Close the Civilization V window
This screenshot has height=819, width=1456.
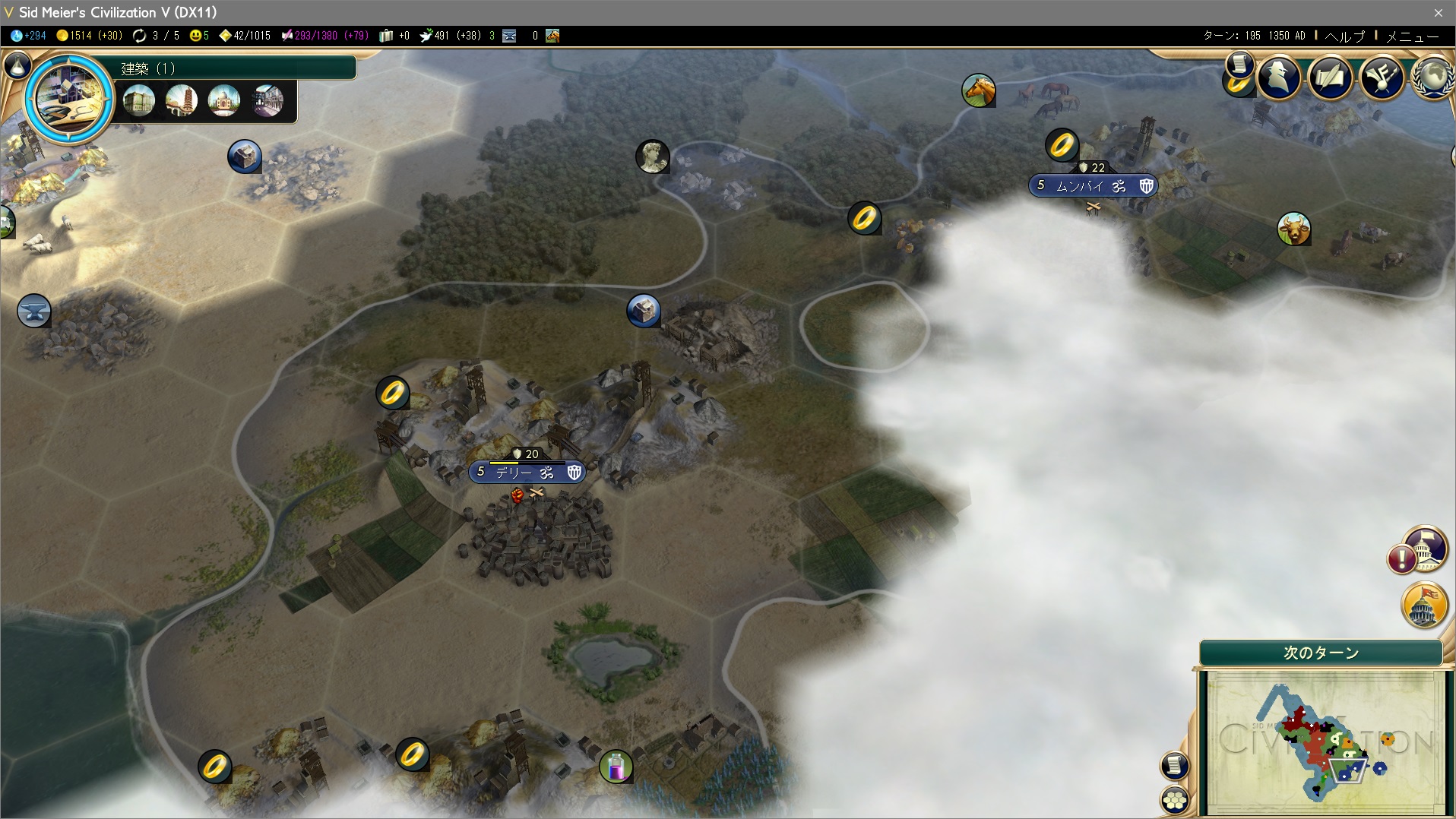[1438, 12]
